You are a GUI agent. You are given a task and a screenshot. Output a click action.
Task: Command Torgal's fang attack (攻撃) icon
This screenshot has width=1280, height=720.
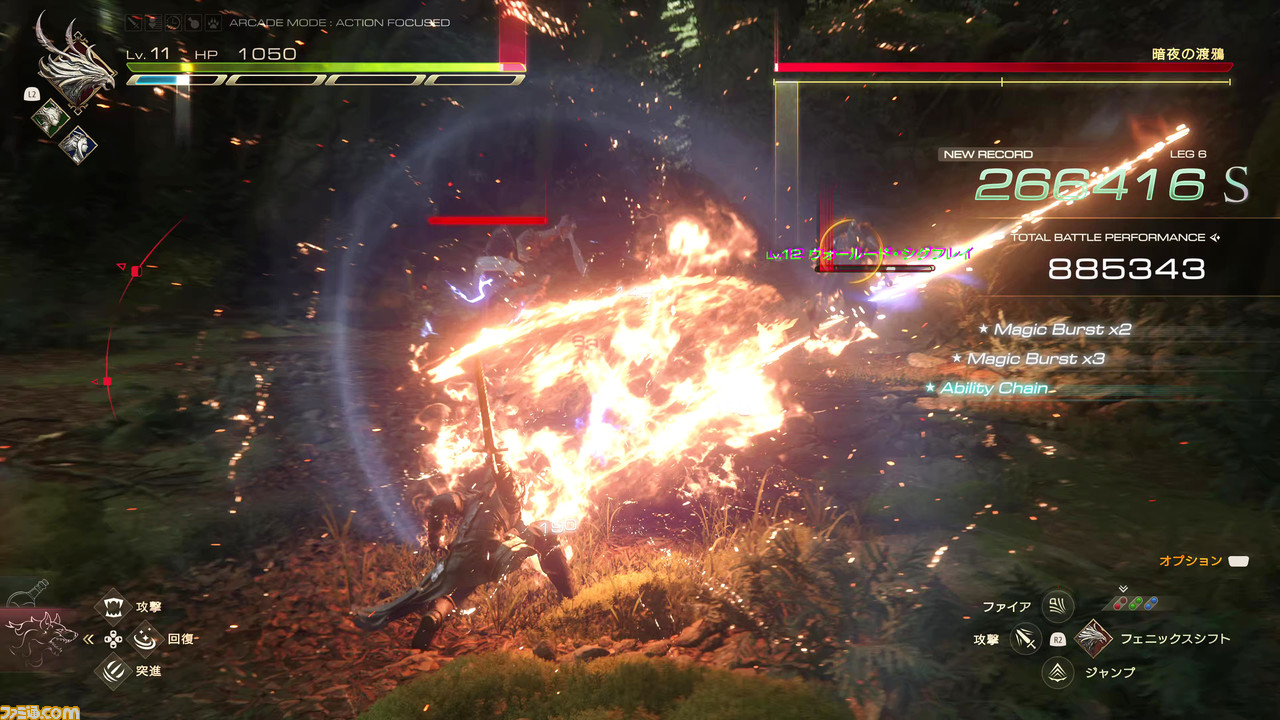(x=113, y=606)
